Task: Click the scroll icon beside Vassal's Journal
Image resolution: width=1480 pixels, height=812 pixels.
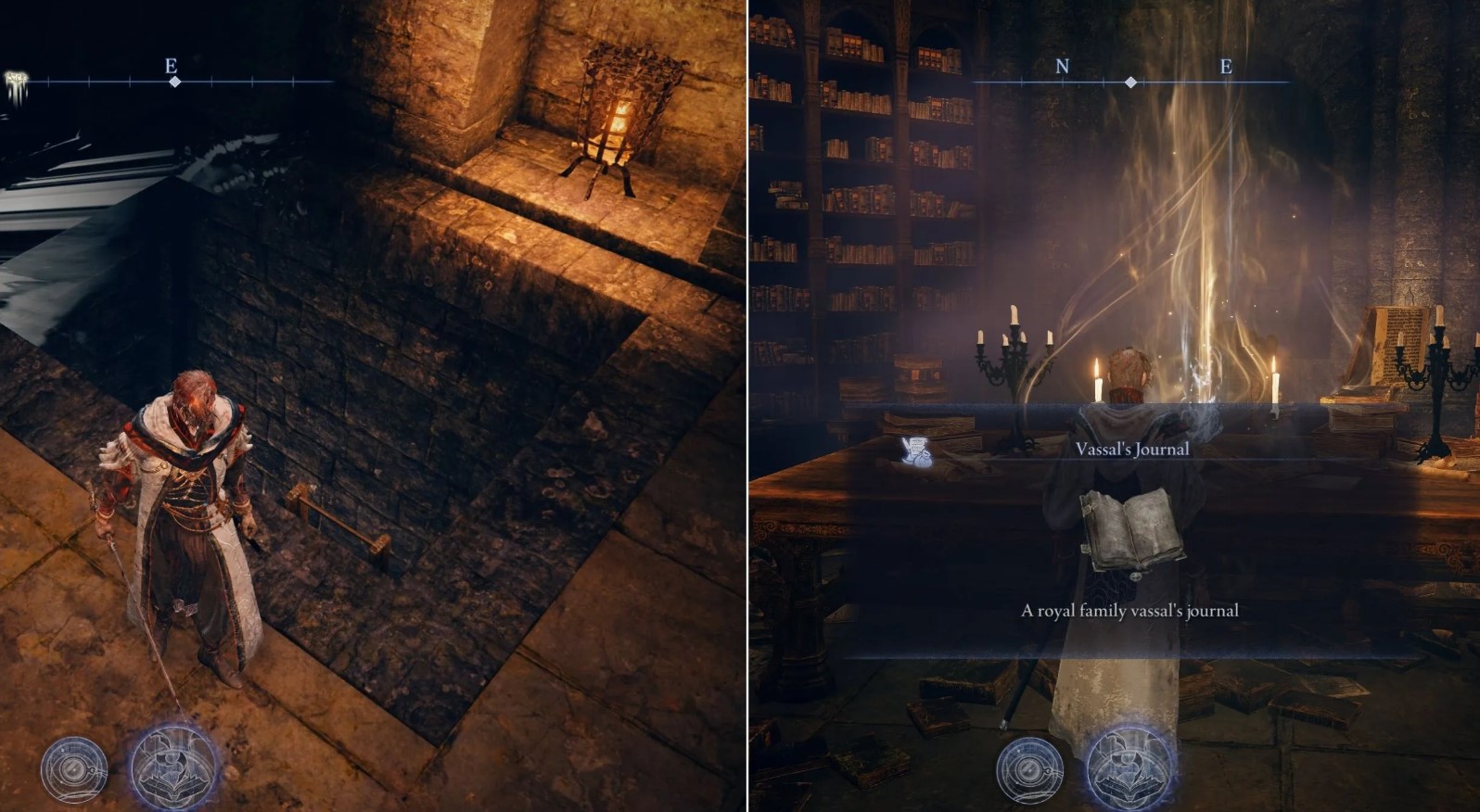Action: 917,450
